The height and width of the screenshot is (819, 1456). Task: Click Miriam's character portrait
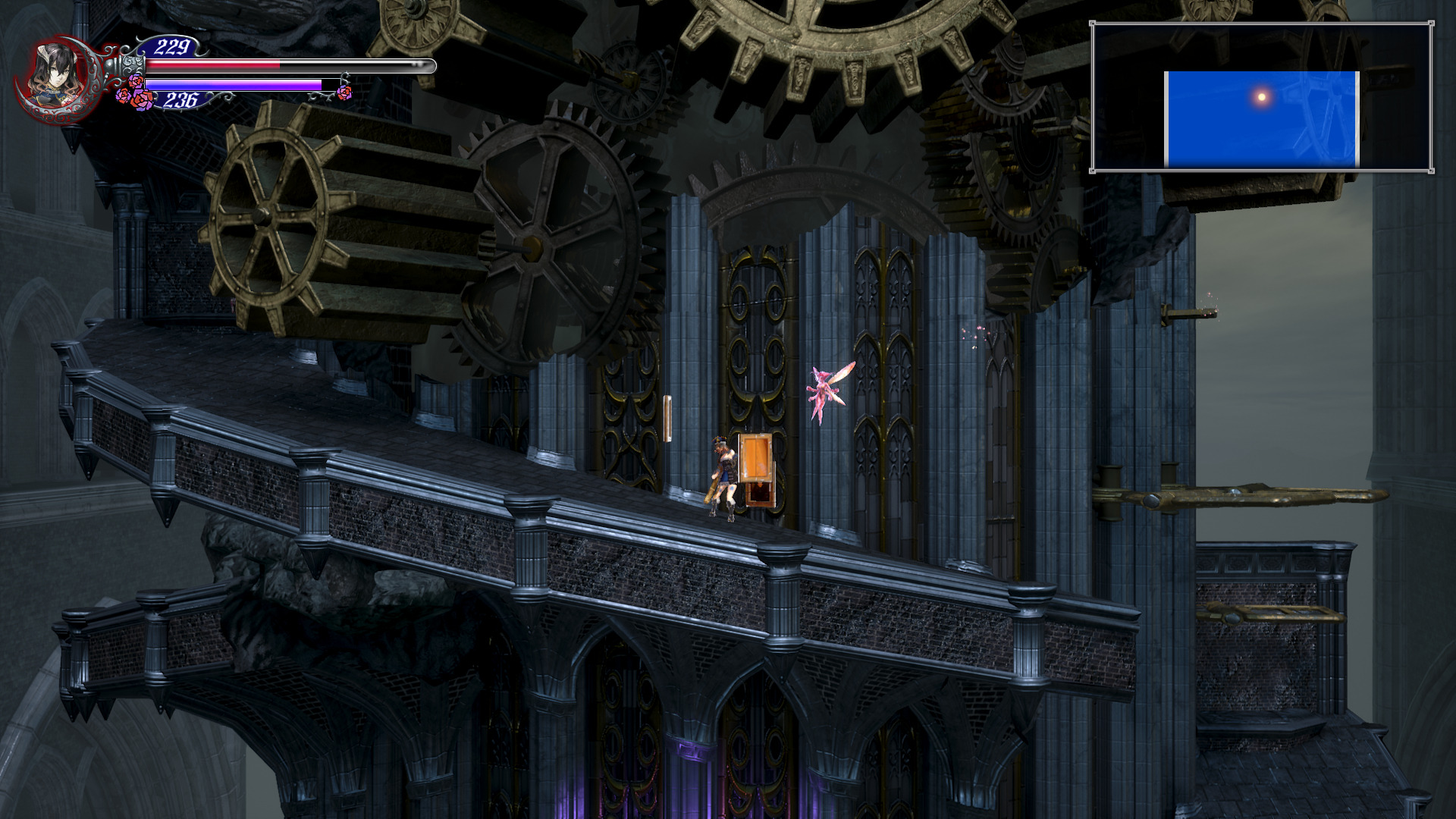[x=58, y=77]
